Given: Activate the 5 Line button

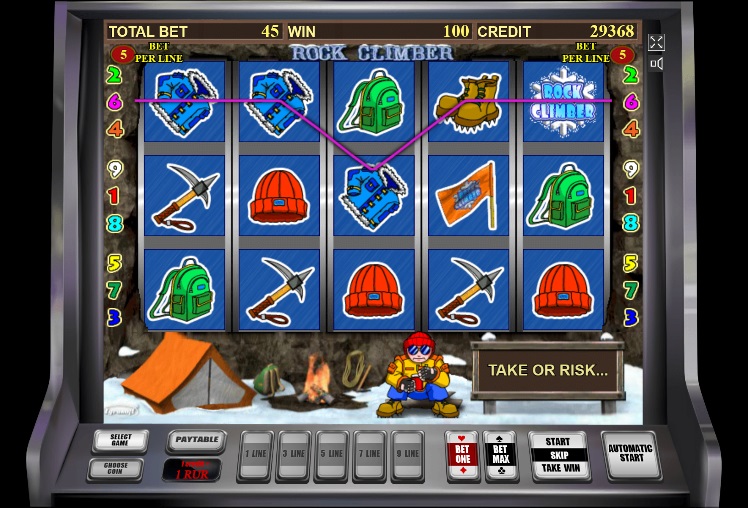Looking at the screenshot, I should click(x=332, y=454).
